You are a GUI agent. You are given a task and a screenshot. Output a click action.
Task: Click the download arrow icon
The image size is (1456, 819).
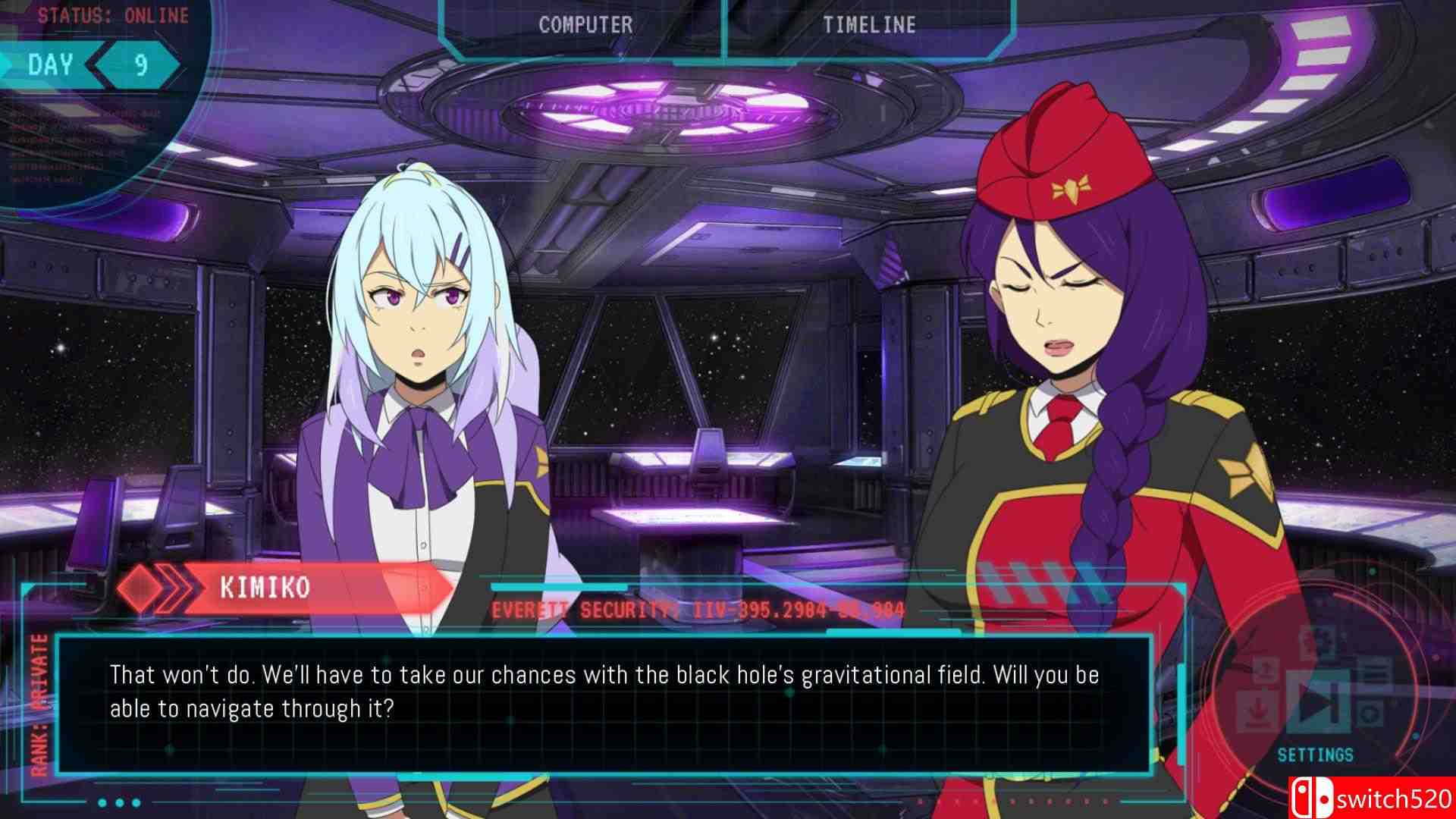click(1257, 711)
